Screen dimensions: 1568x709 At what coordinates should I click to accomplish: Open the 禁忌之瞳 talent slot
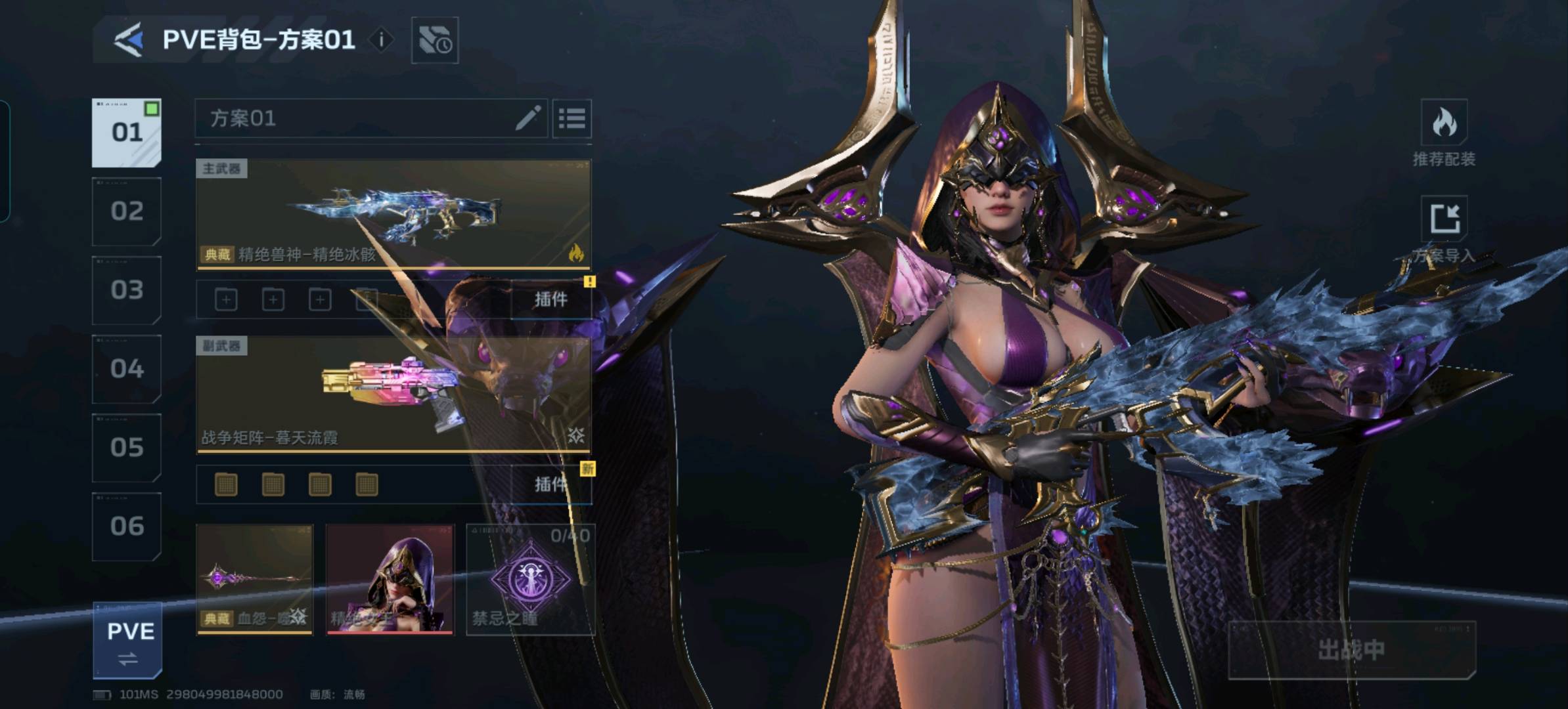(x=530, y=579)
